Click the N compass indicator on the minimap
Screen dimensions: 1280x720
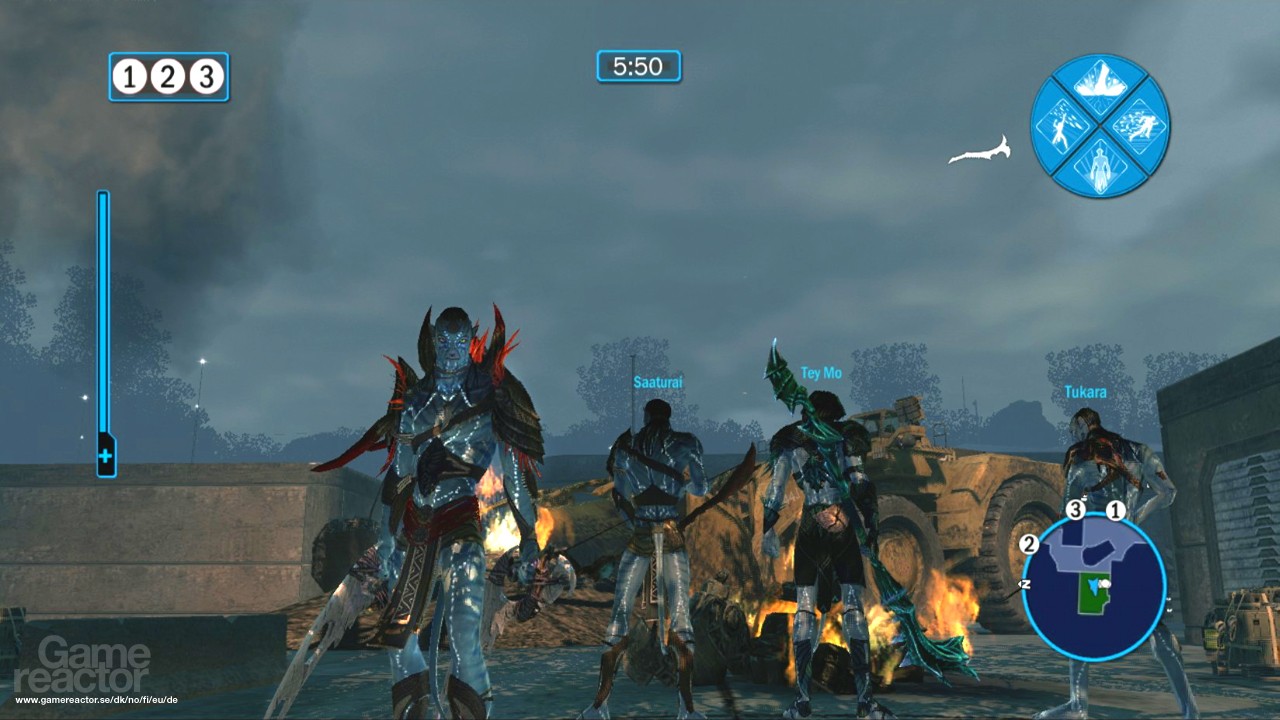(x=1025, y=584)
